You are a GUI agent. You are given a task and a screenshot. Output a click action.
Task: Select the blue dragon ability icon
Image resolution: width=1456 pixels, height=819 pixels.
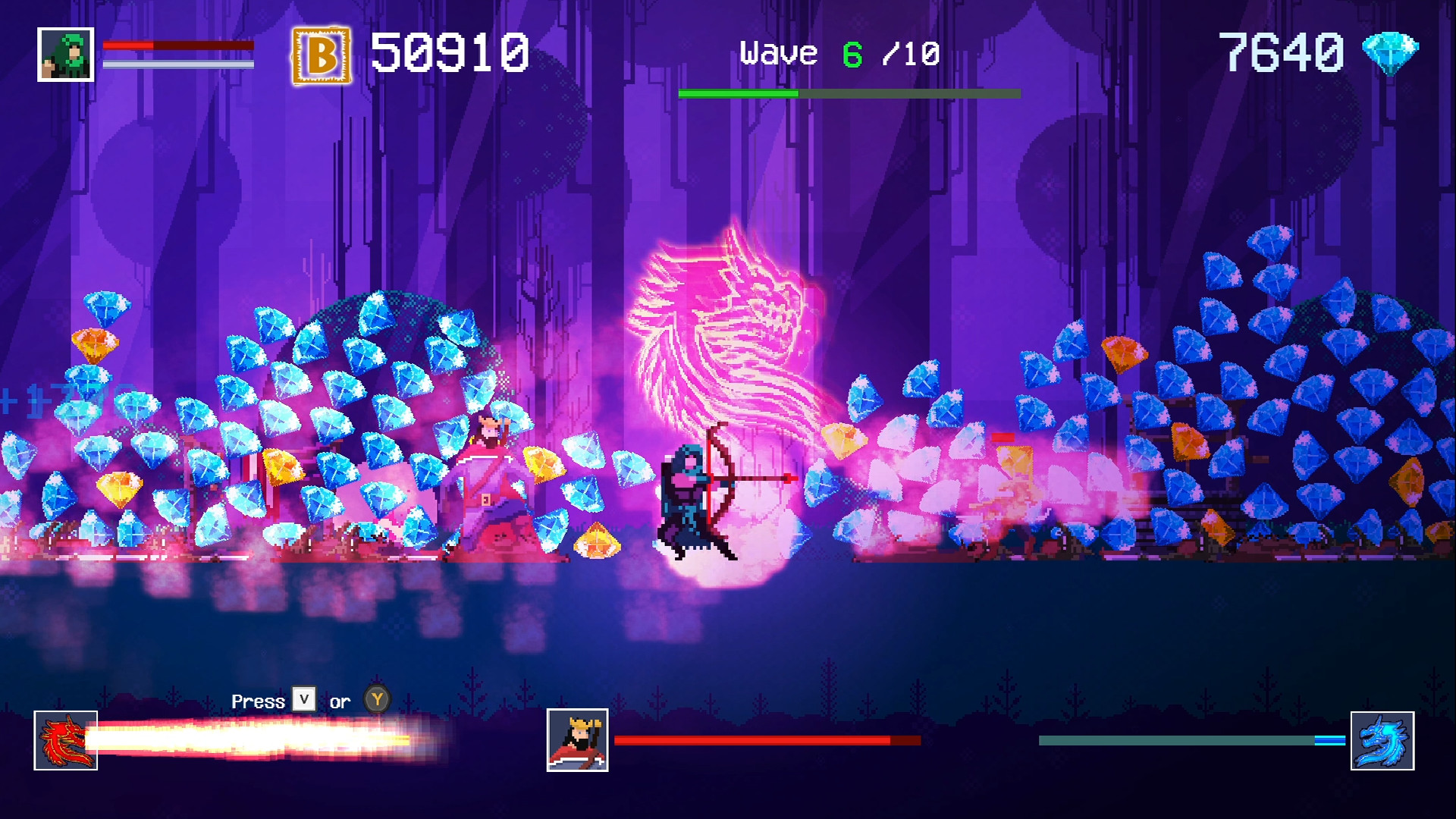pyautogui.click(x=1382, y=740)
